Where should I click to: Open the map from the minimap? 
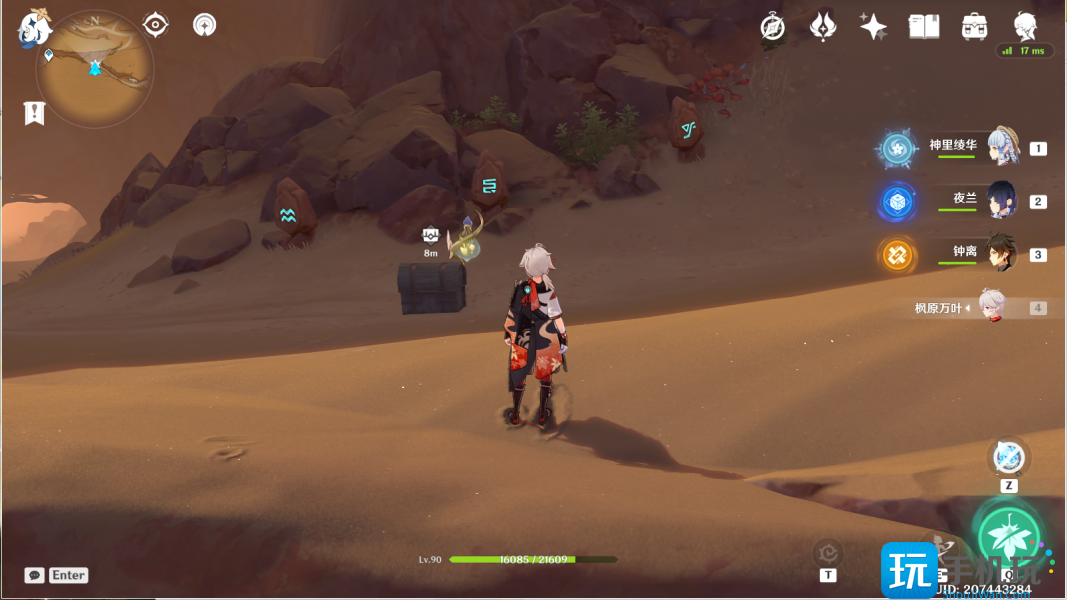tap(95, 68)
